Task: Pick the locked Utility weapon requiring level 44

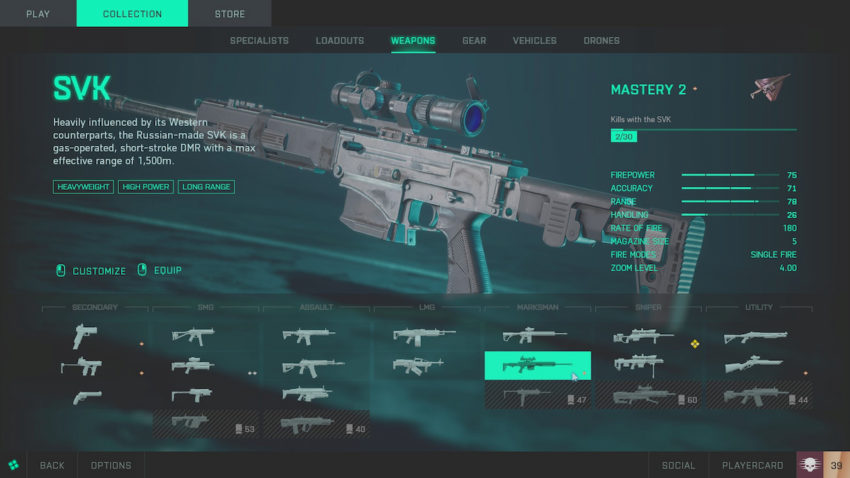Action: 758,396
